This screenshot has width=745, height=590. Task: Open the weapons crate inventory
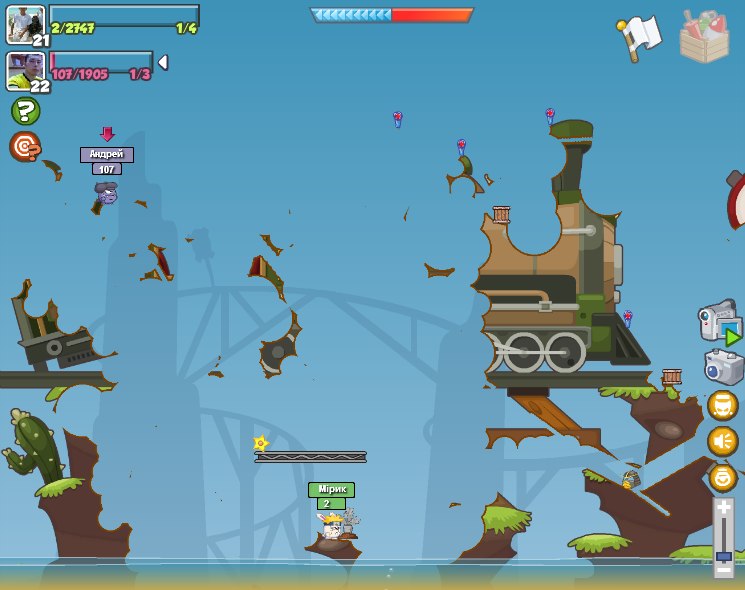click(x=704, y=37)
